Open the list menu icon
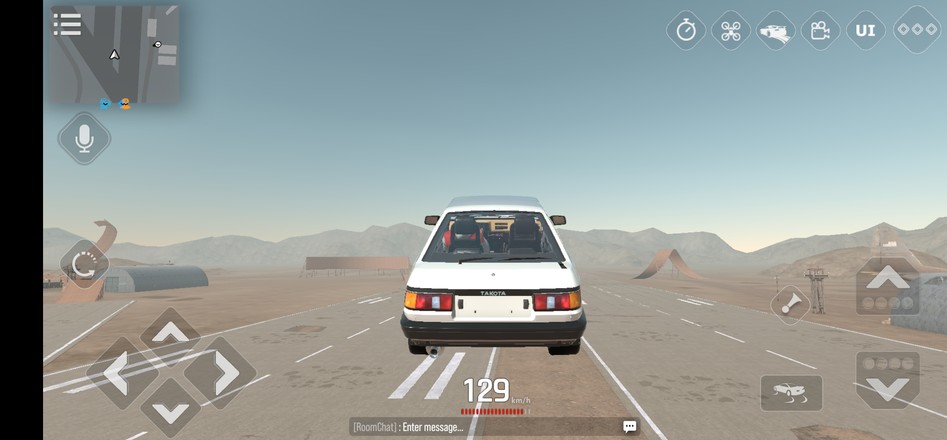Image resolution: width=947 pixels, height=440 pixels. tap(67, 24)
